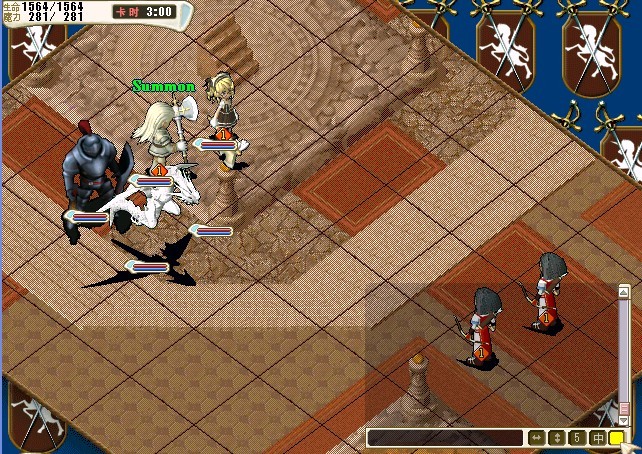Click the "中" chat size button
This screenshot has height=454, width=642.
[597, 438]
